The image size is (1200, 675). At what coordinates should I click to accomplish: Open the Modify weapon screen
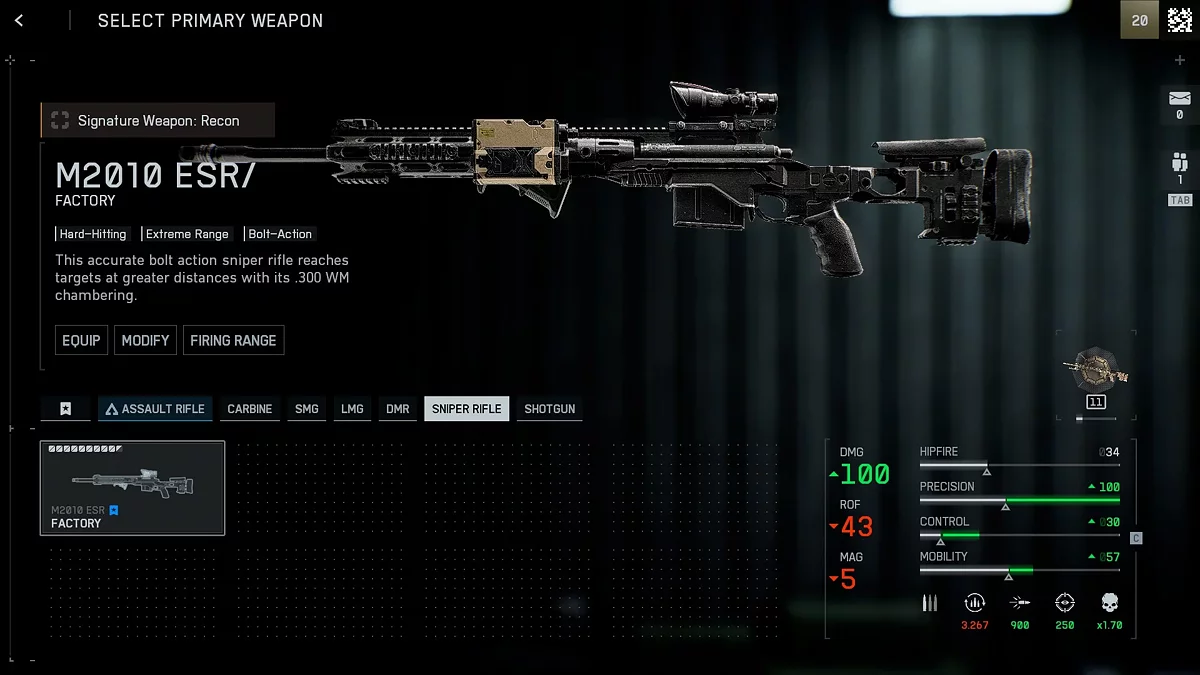145,340
